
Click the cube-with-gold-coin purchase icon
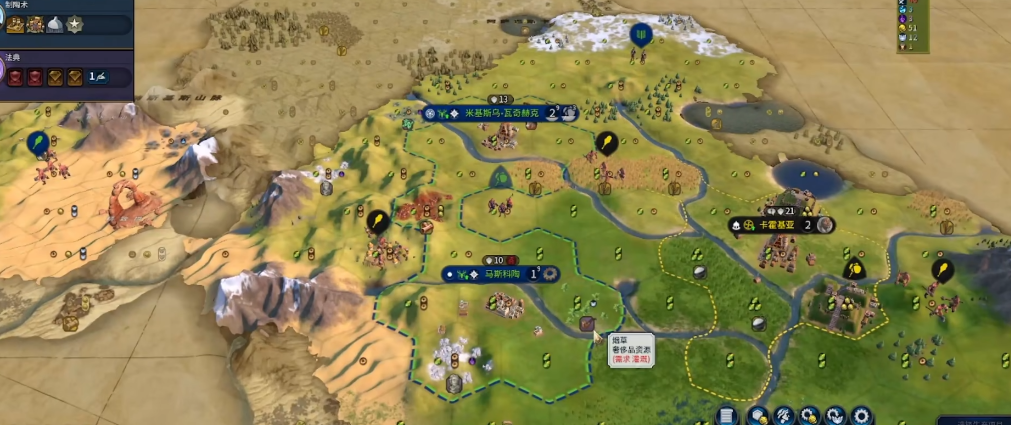(757, 414)
